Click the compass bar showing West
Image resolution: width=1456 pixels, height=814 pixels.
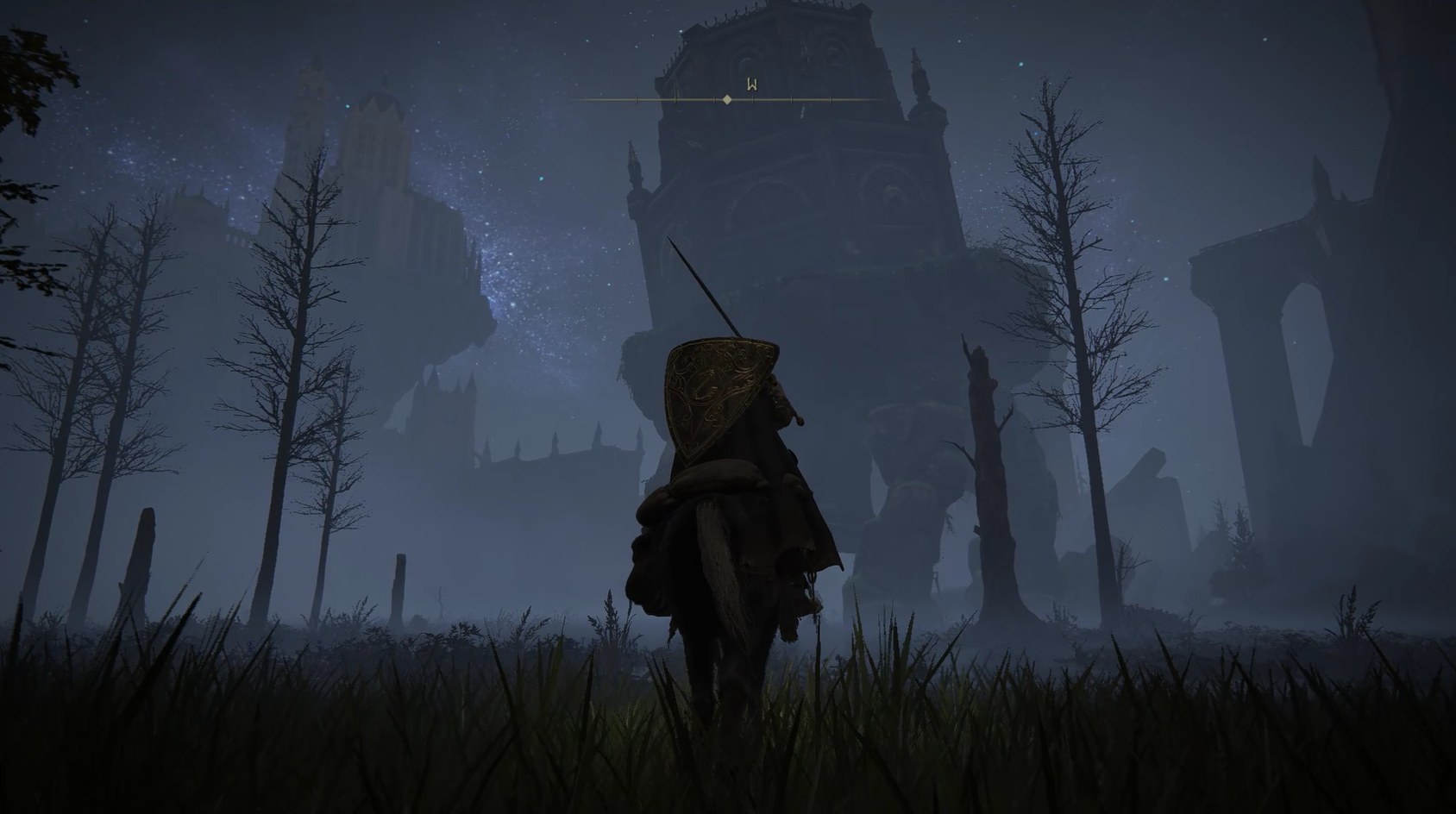pos(728,99)
